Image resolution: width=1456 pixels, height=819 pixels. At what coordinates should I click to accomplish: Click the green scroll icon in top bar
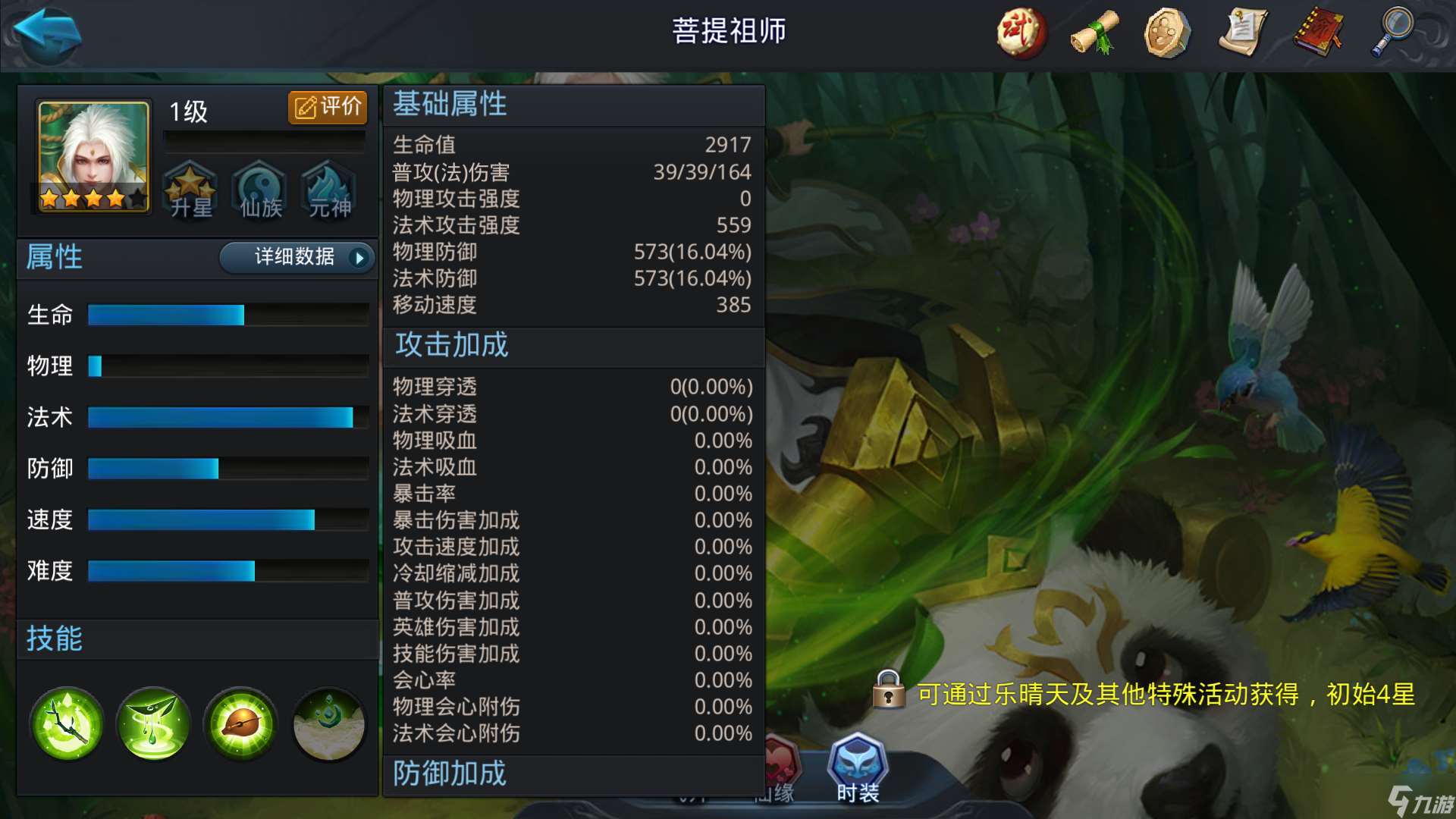point(1093,33)
